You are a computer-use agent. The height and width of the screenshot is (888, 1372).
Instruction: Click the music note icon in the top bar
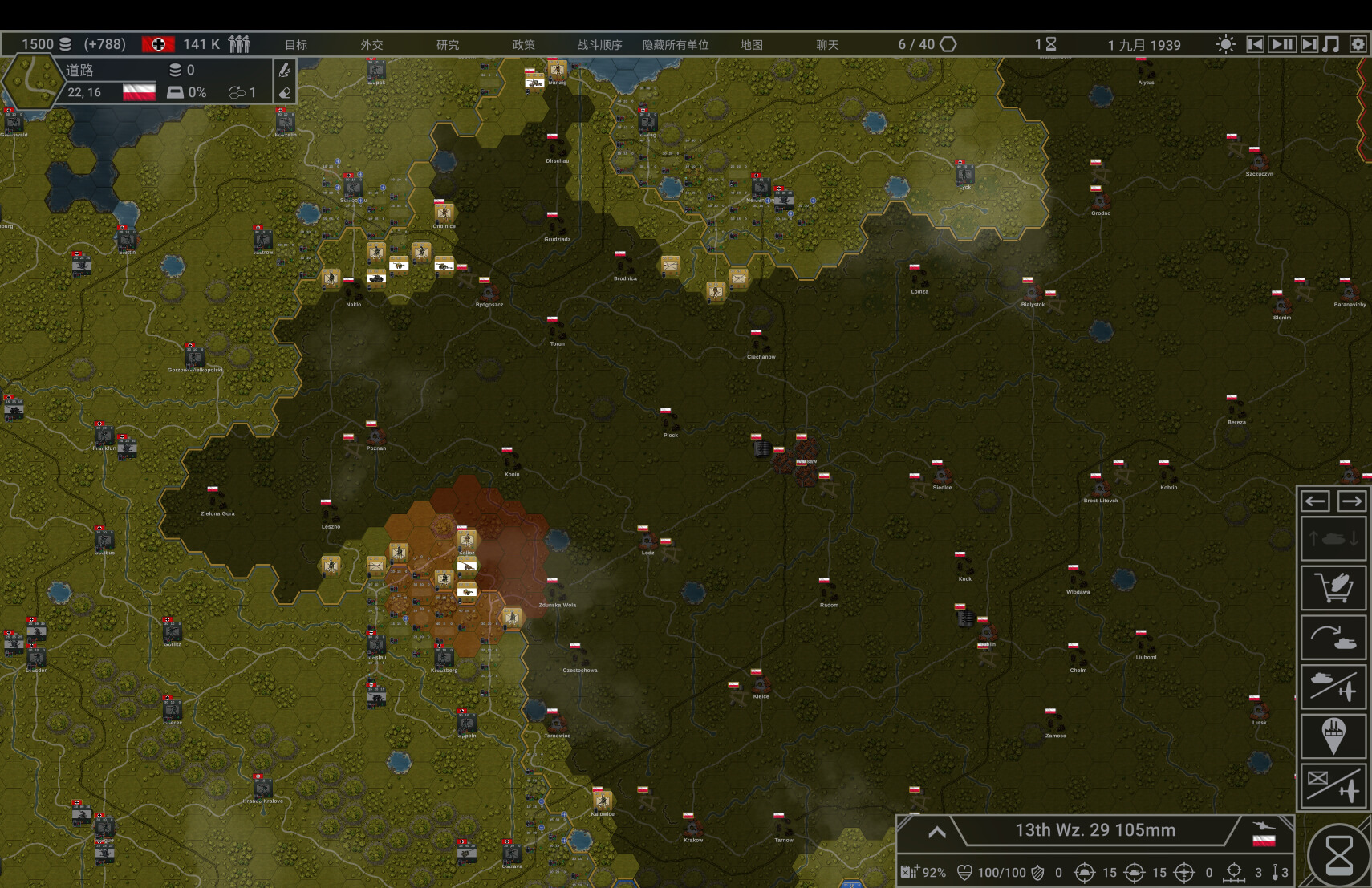[x=1329, y=45]
